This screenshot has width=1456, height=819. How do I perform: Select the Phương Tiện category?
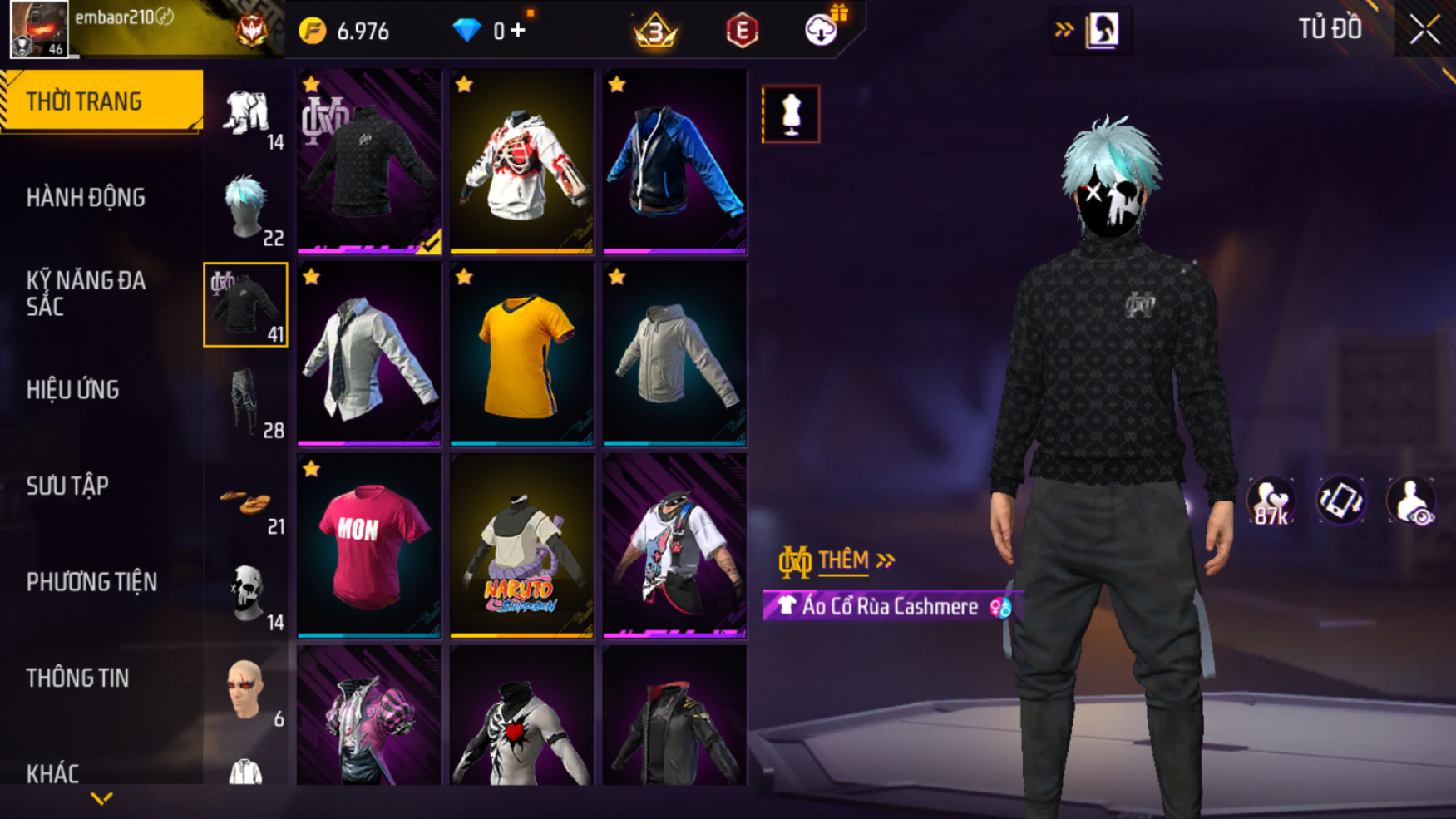click(x=91, y=582)
